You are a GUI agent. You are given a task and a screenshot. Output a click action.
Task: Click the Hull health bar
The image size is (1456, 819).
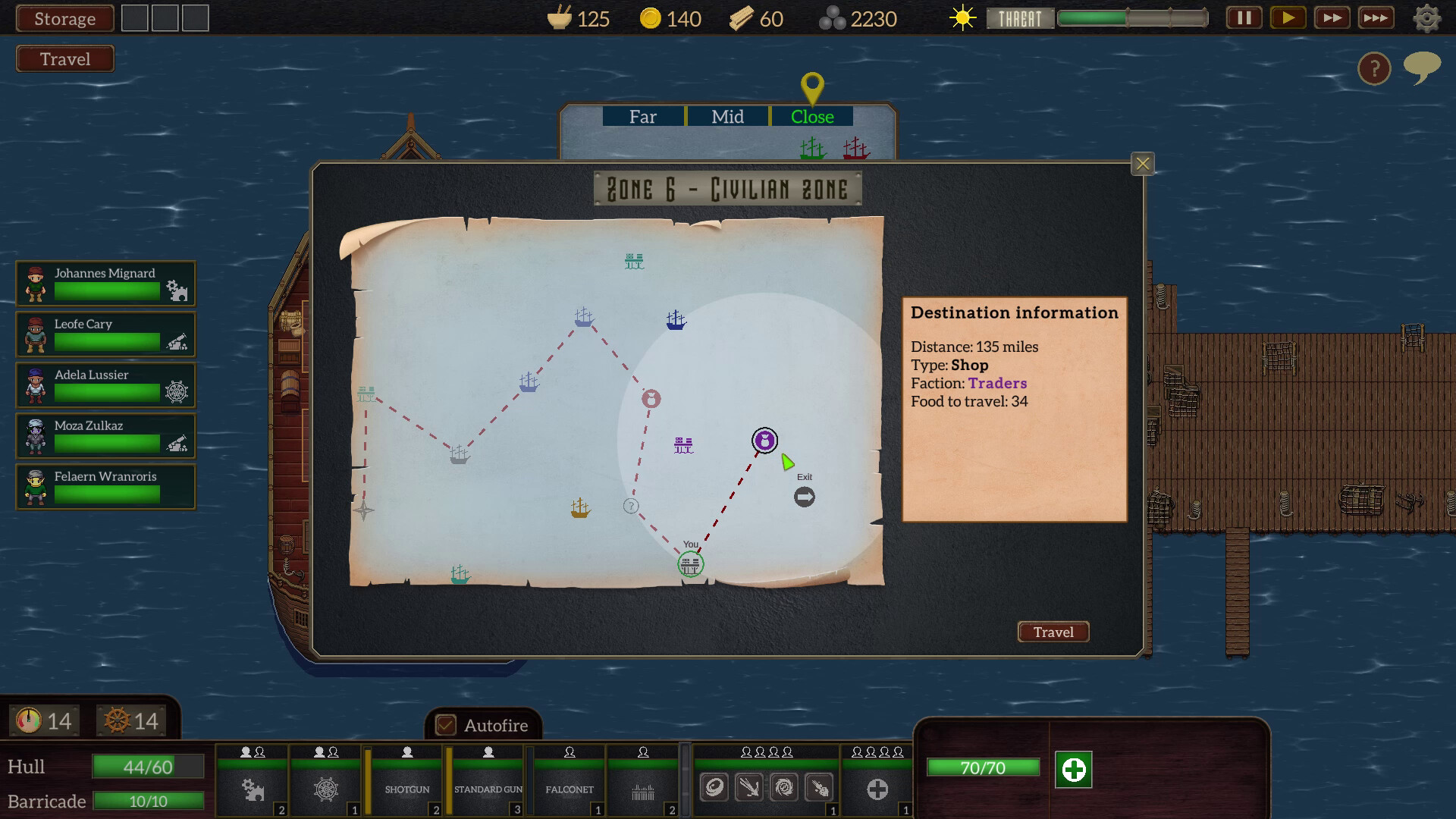point(149,767)
